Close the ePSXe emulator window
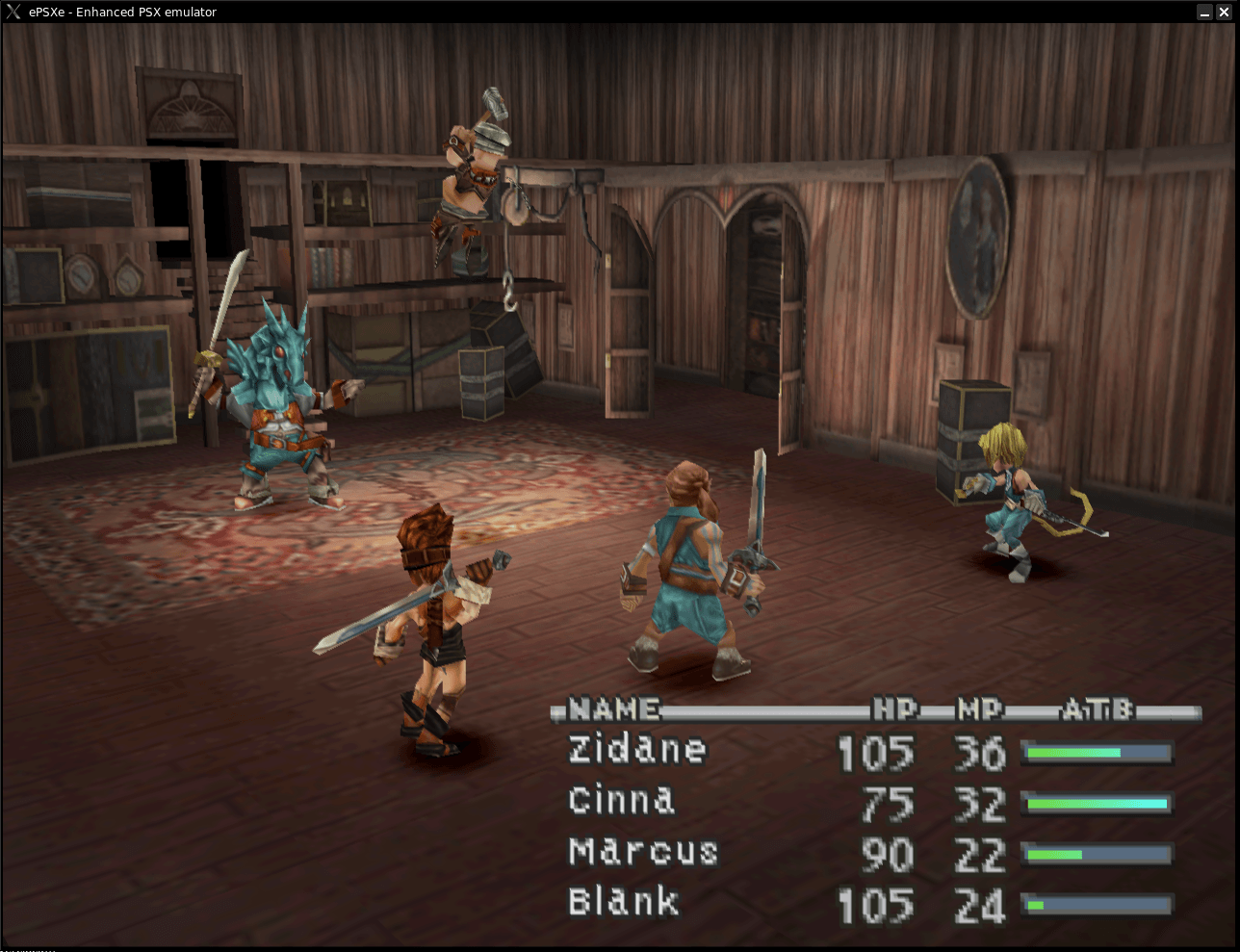This screenshot has width=1240, height=952. pos(1224,12)
